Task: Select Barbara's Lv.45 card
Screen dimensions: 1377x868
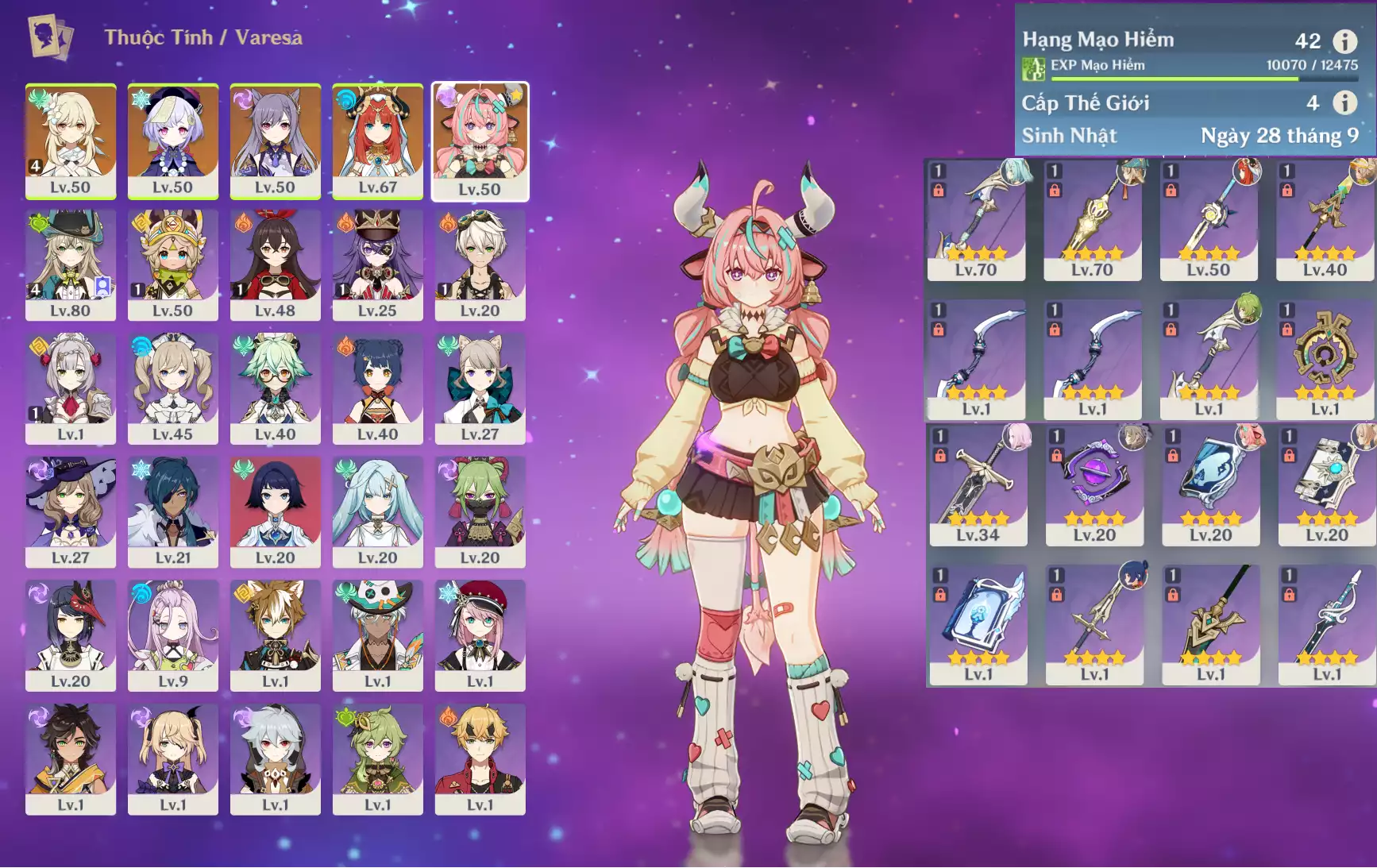Action: [172, 388]
